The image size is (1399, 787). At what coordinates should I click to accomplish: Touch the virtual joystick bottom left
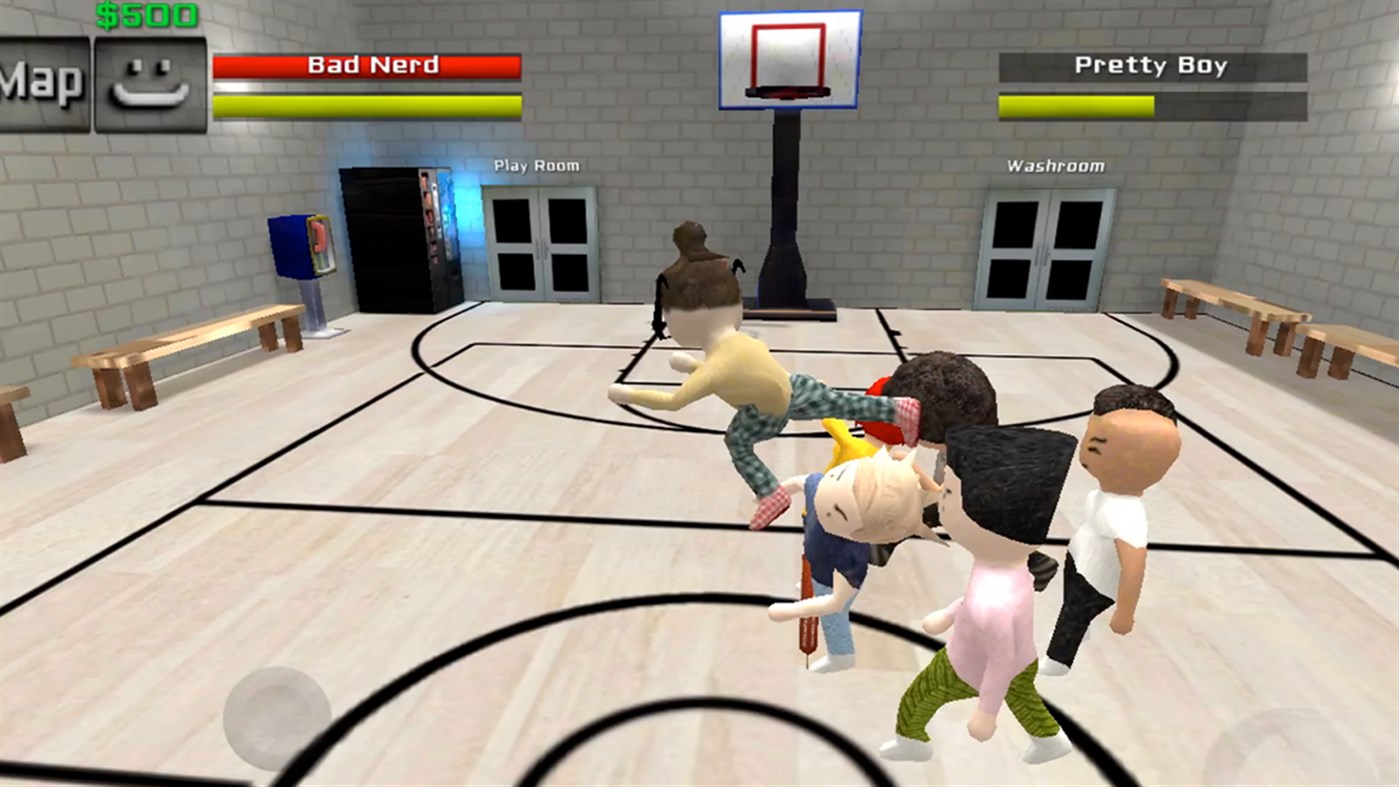point(278,718)
